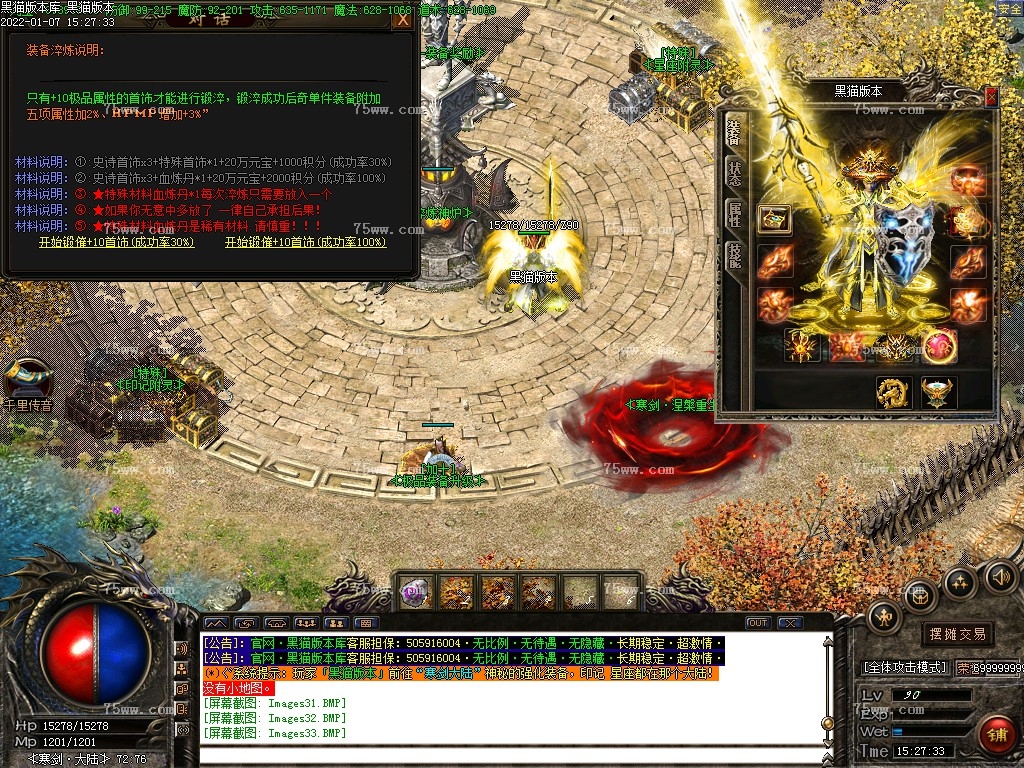The image size is (1024, 768).
Task: Select the 装备 equipment tab
Action: (734, 131)
